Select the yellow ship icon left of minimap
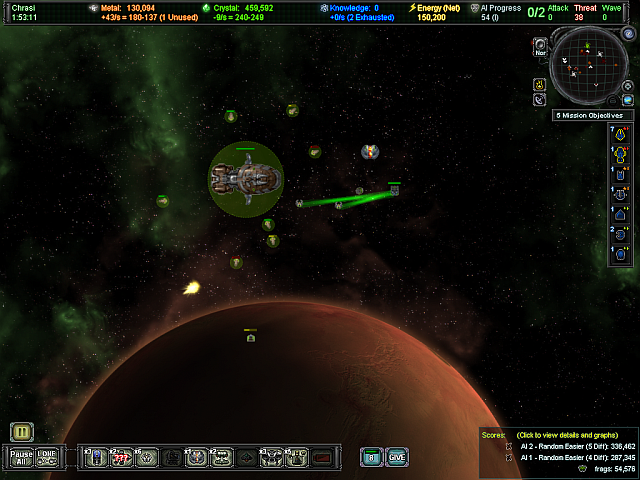 (x=539, y=84)
